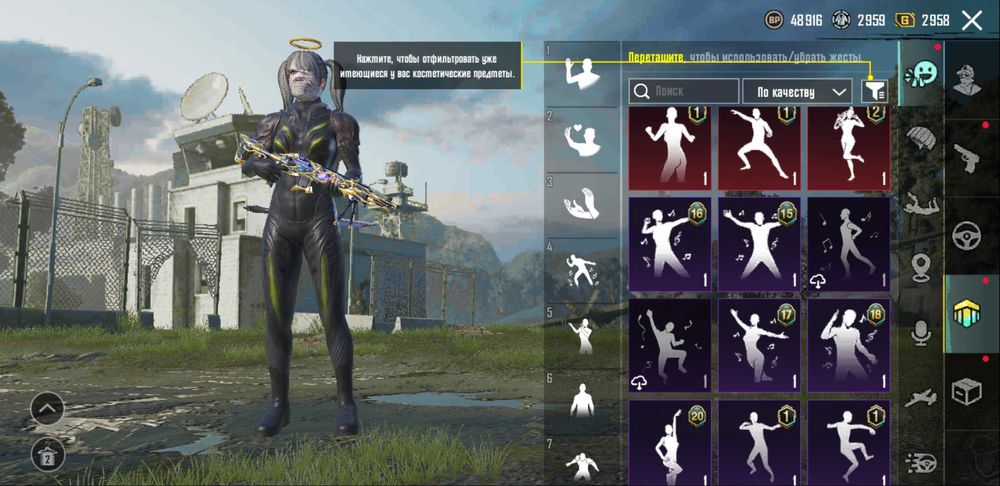1000x486 pixels.
Task: Open the microphone voice category tab
Action: pos(920,333)
